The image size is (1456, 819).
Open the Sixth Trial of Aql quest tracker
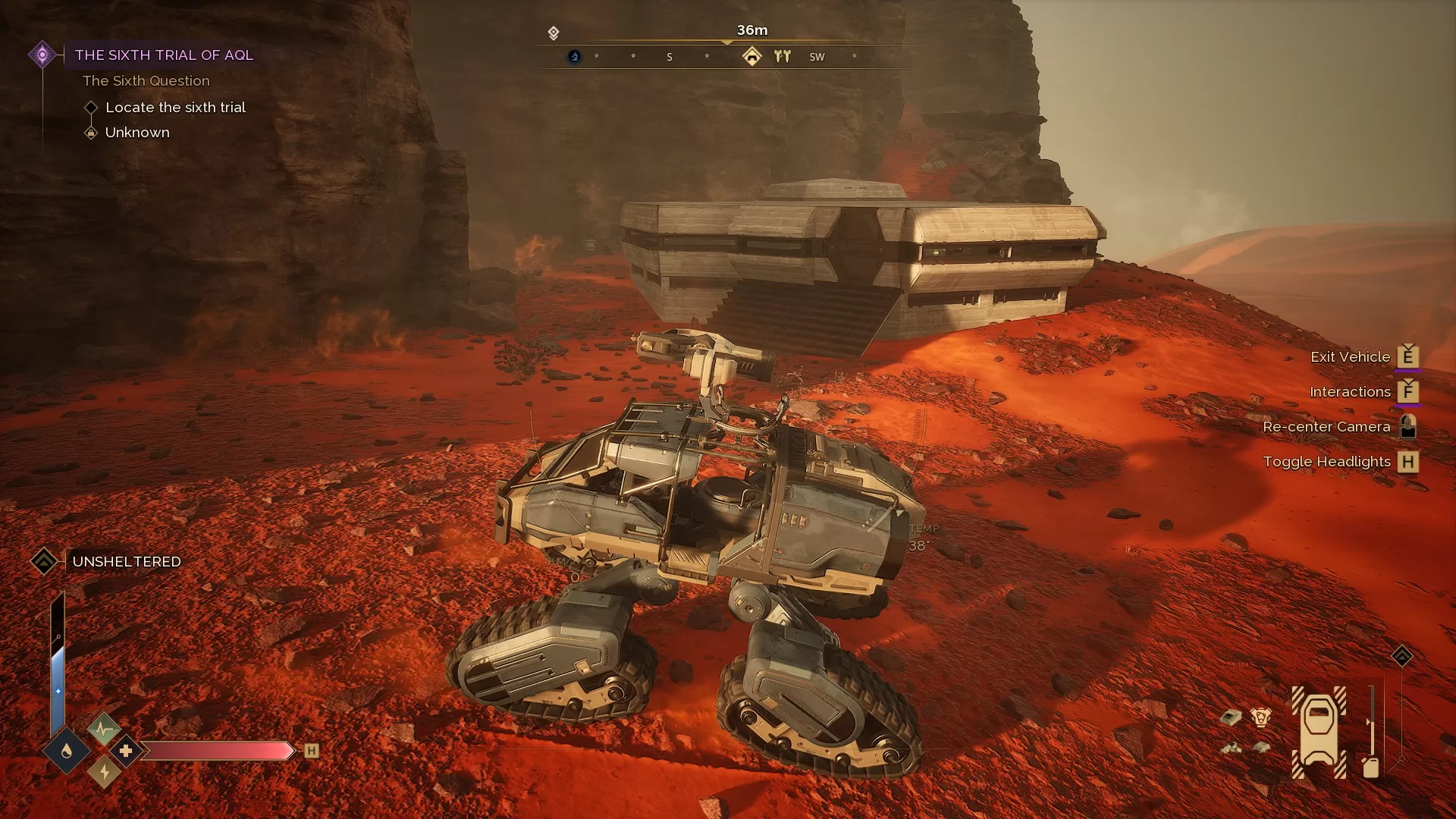click(164, 55)
